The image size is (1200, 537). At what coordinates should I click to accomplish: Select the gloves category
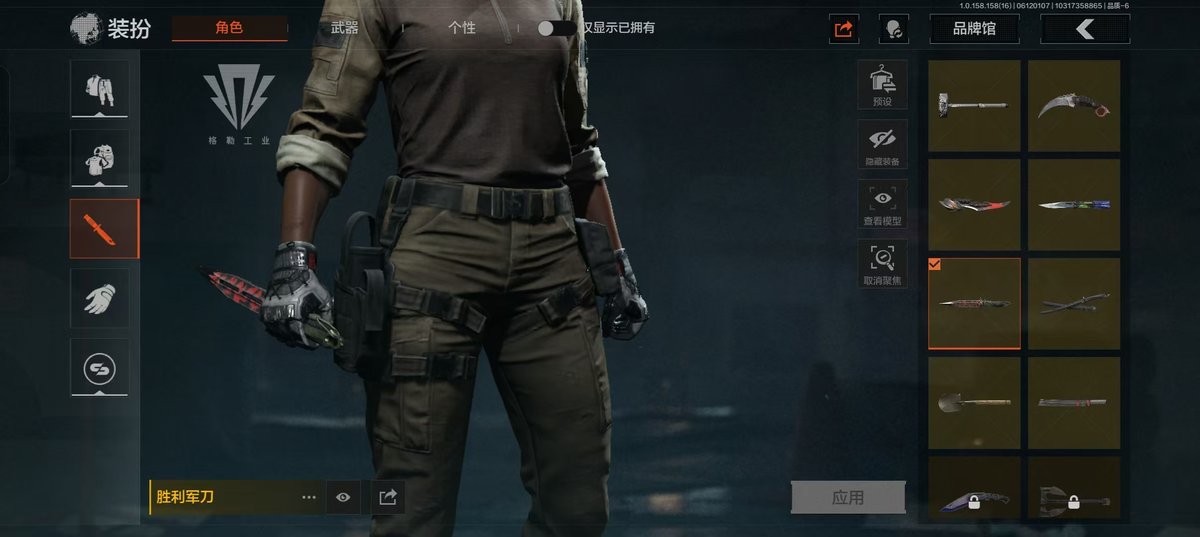(x=99, y=298)
